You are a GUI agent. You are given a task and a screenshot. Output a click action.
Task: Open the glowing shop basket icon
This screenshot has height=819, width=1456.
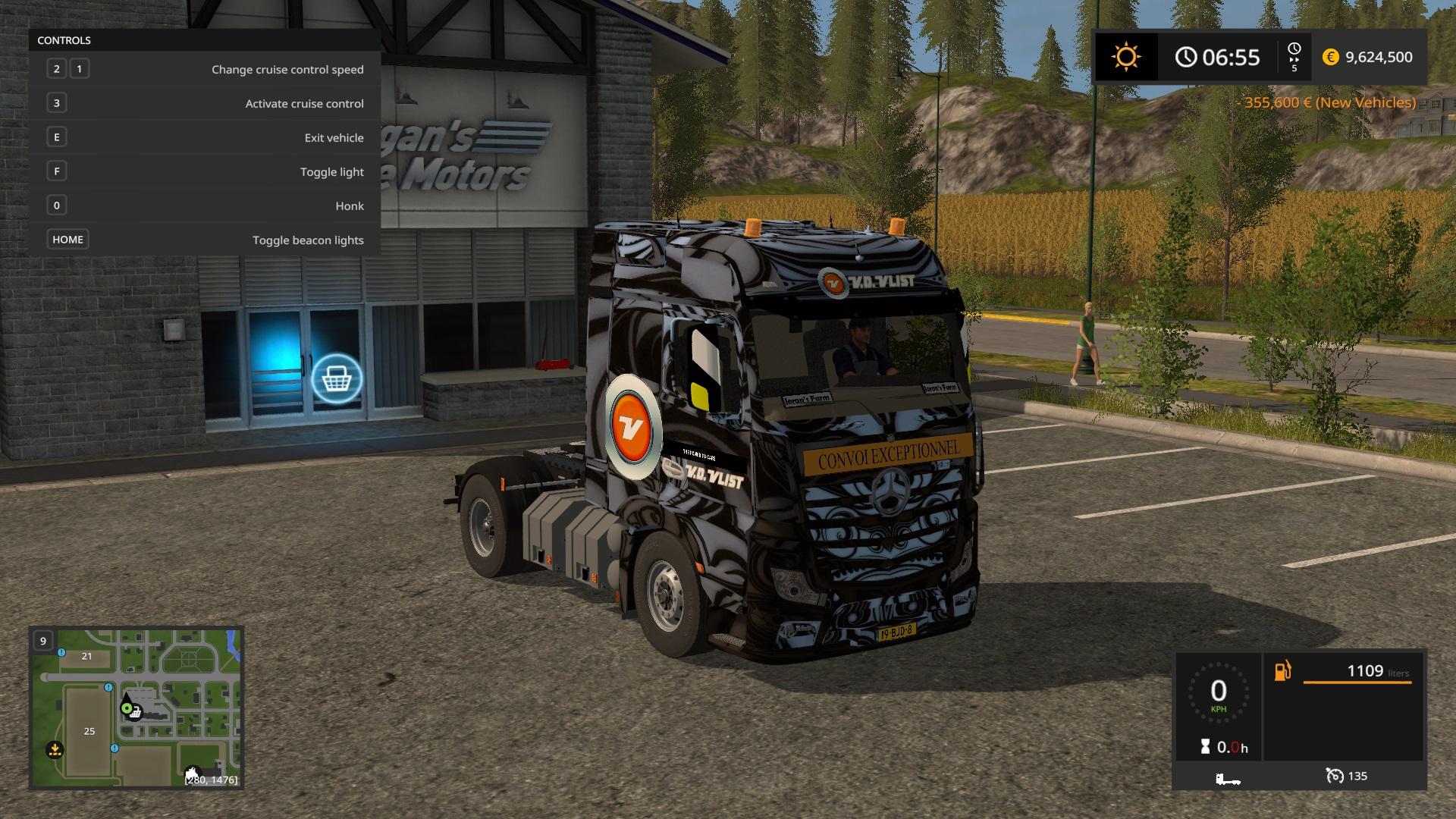pos(336,378)
